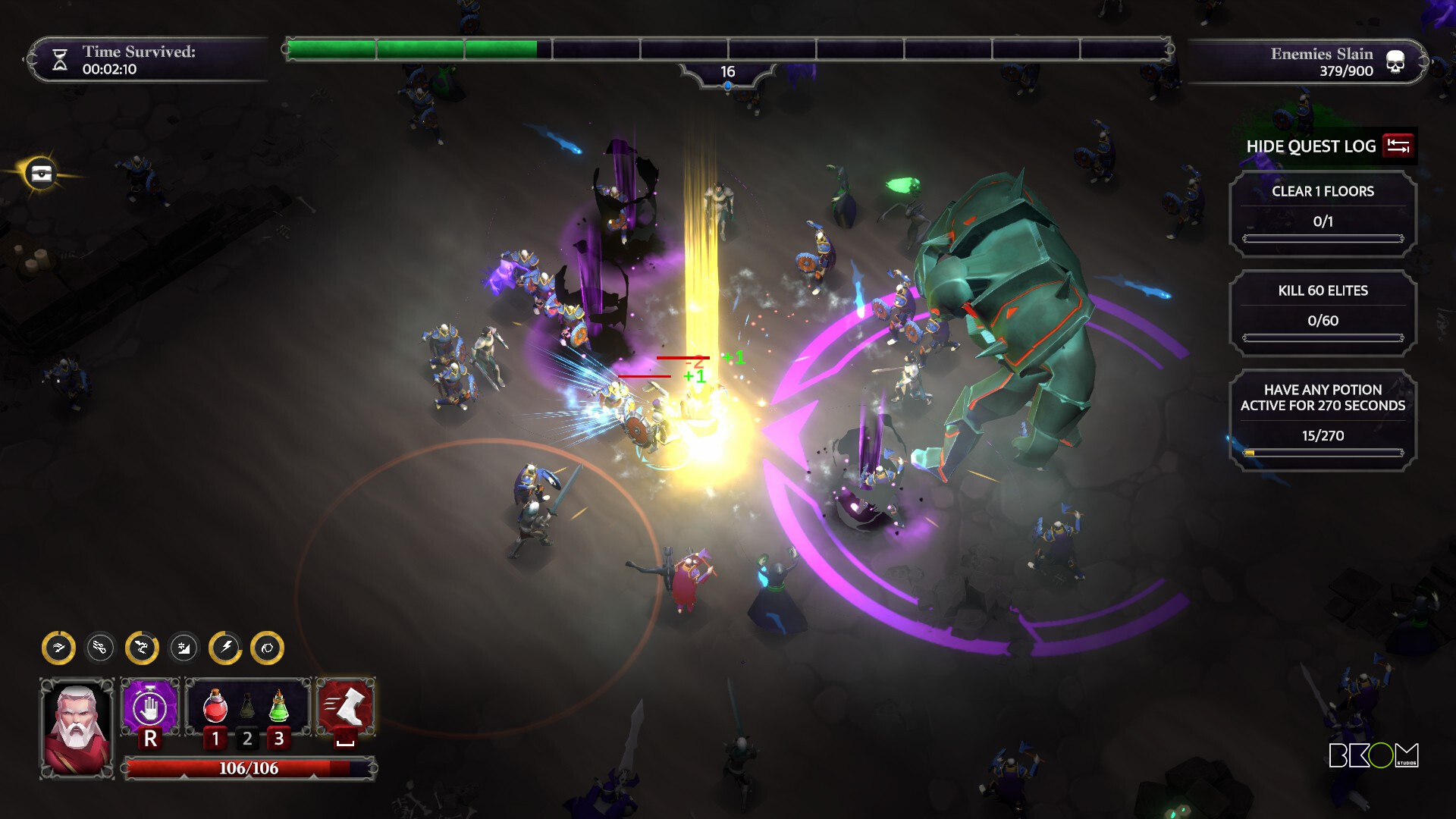Select the slash wind skill icon
This screenshot has width=1456, height=819.
(x=58, y=648)
